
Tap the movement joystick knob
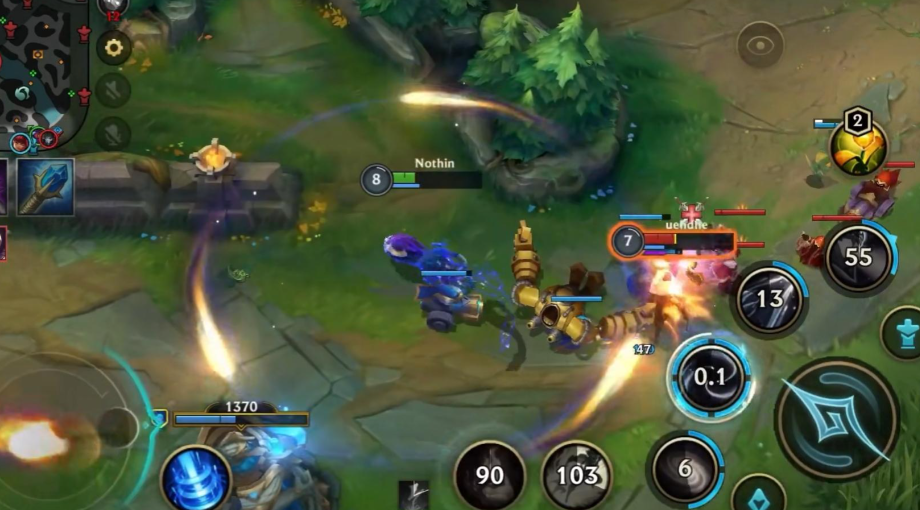(x=117, y=428)
